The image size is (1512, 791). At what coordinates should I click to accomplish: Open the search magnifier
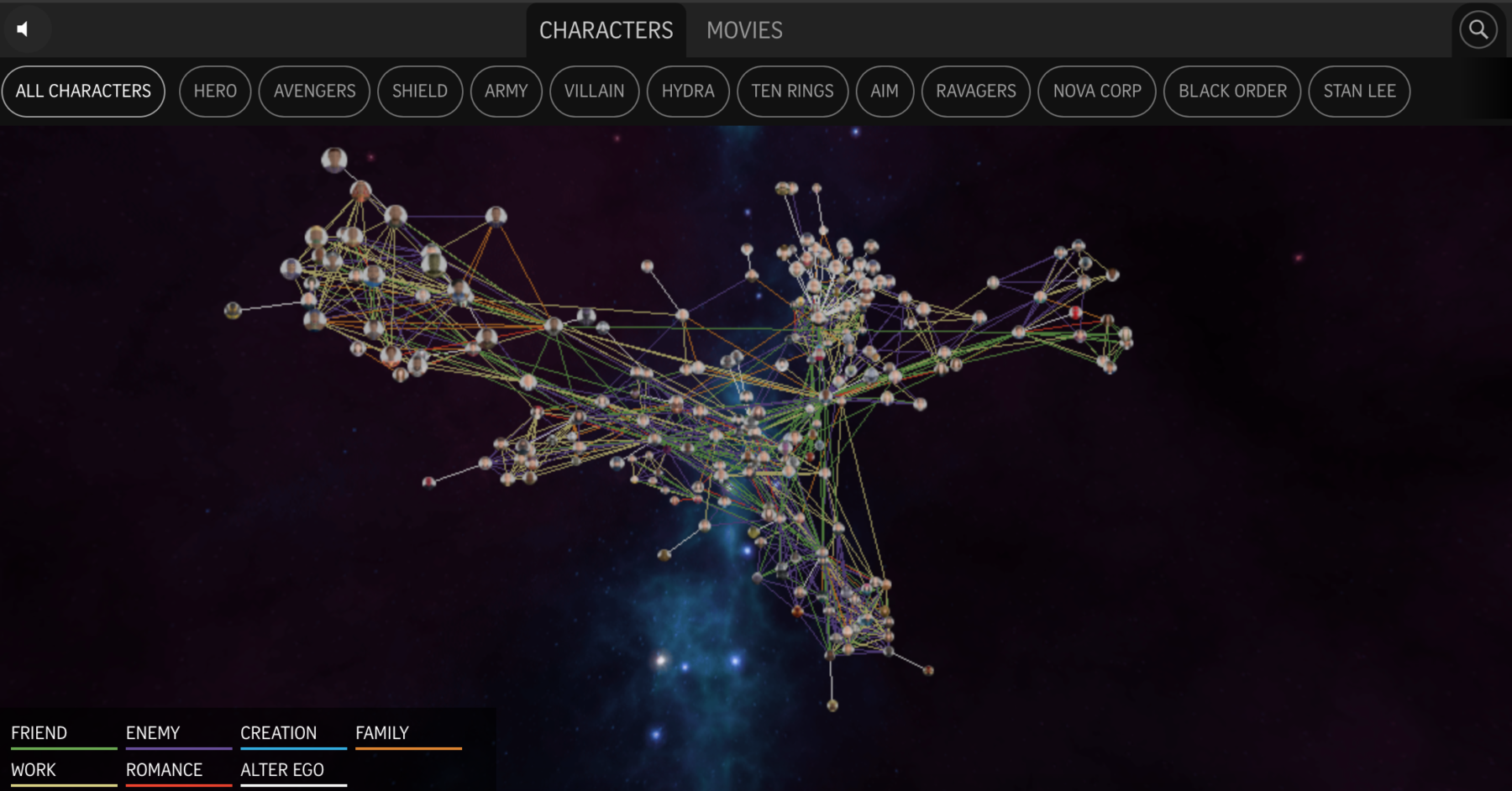tap(1478, 30)
